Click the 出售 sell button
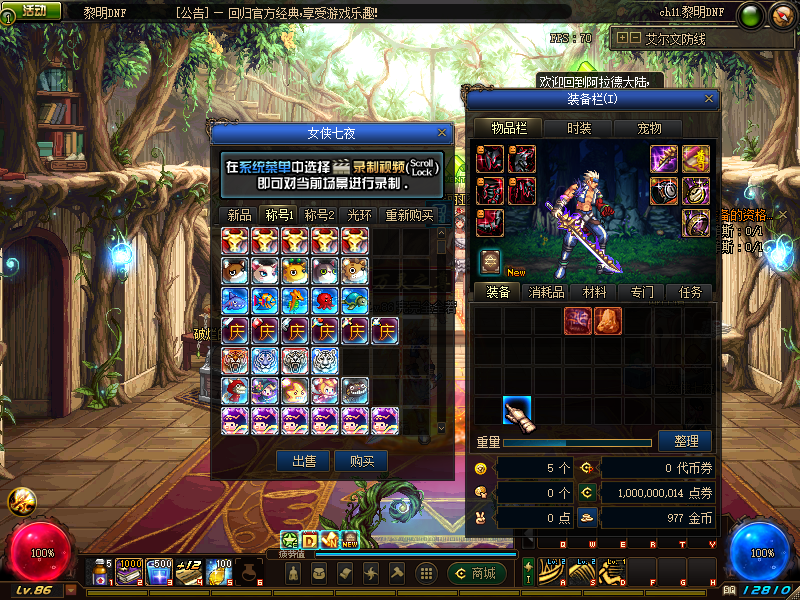The image size is (800, 600). point(303,461)
